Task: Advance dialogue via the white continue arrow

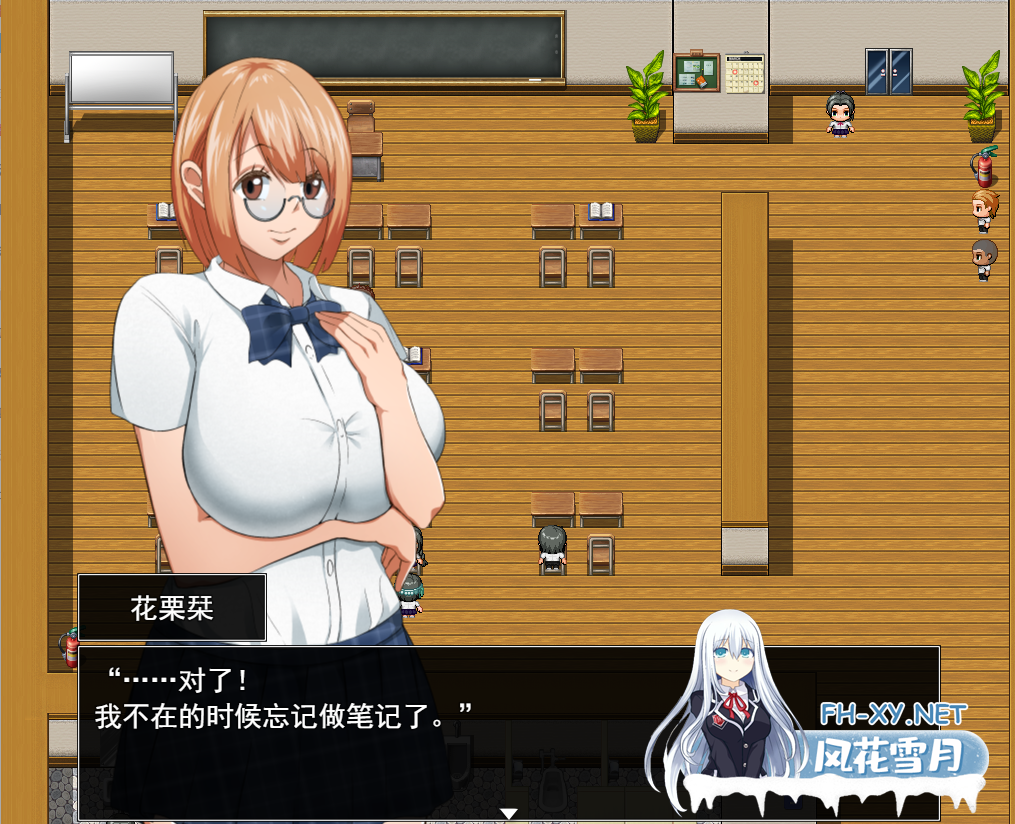Action: tap(508, 813)
